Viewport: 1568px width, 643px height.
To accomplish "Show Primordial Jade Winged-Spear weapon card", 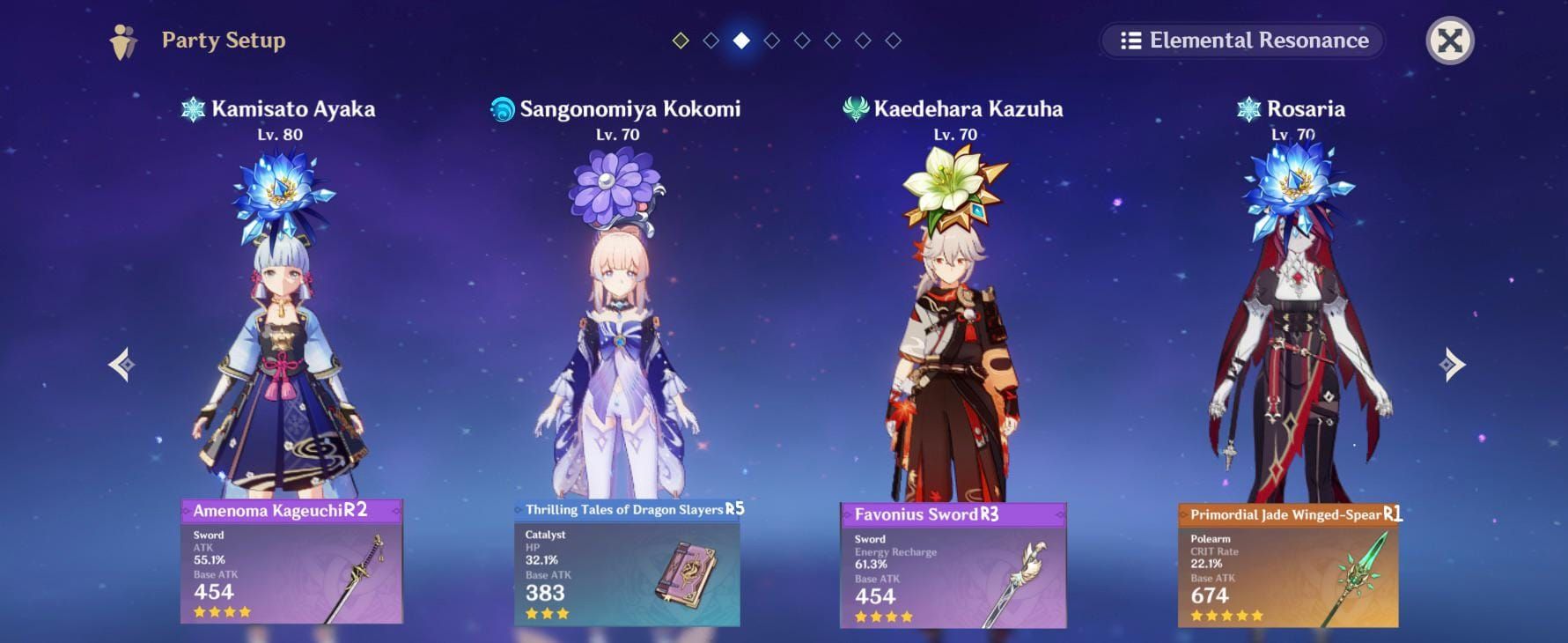I will (x=1288, y=565).
